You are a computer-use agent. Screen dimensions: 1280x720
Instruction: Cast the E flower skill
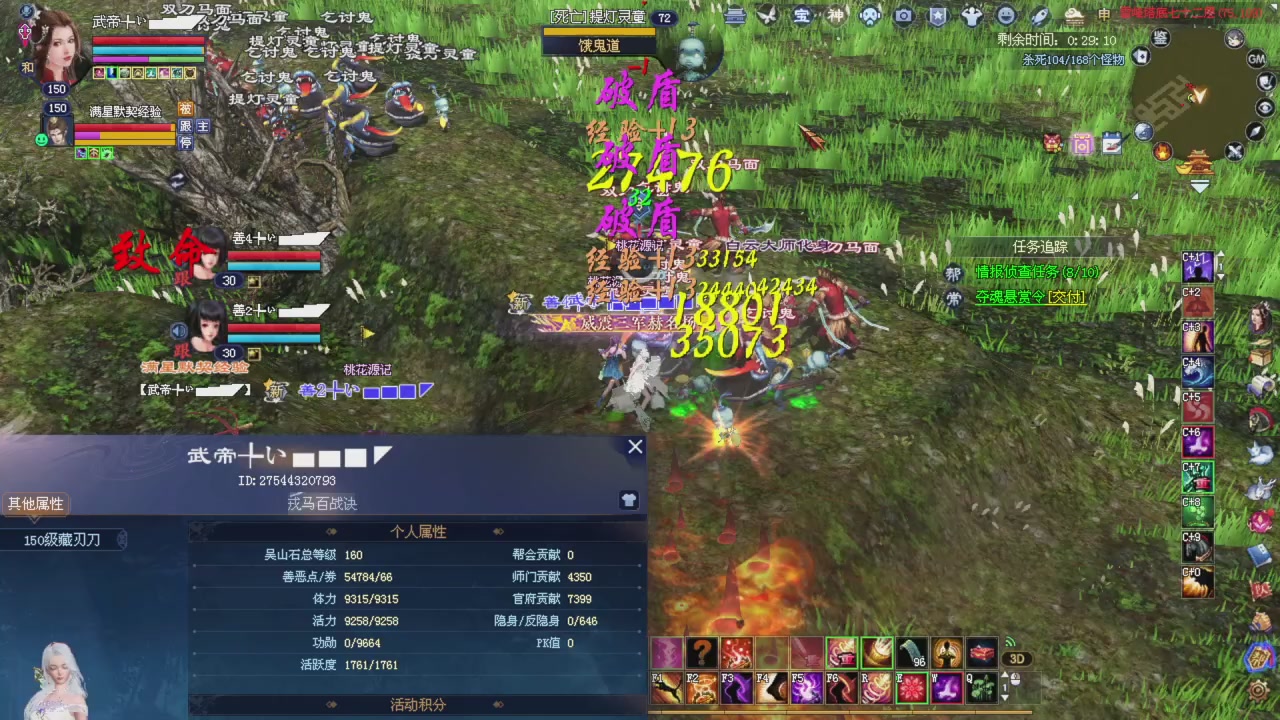coord(912,687)
